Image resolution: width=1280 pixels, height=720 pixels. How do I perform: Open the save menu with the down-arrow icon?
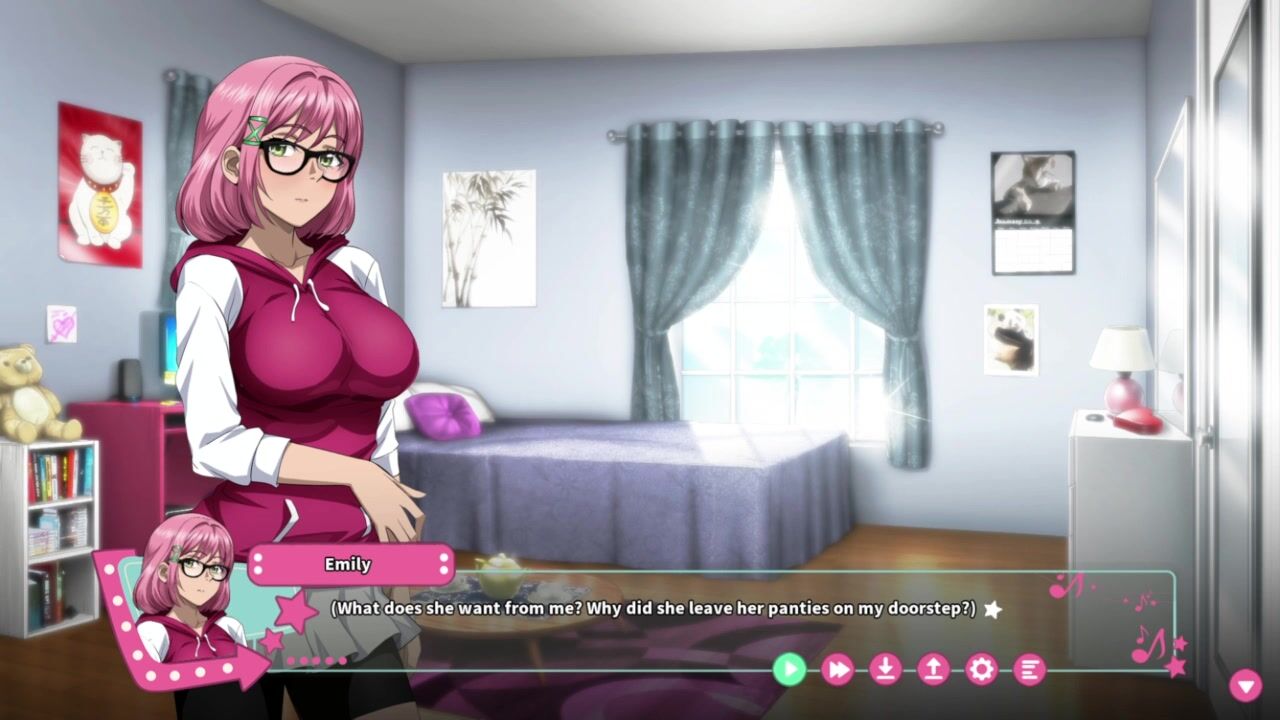(885, 669)
